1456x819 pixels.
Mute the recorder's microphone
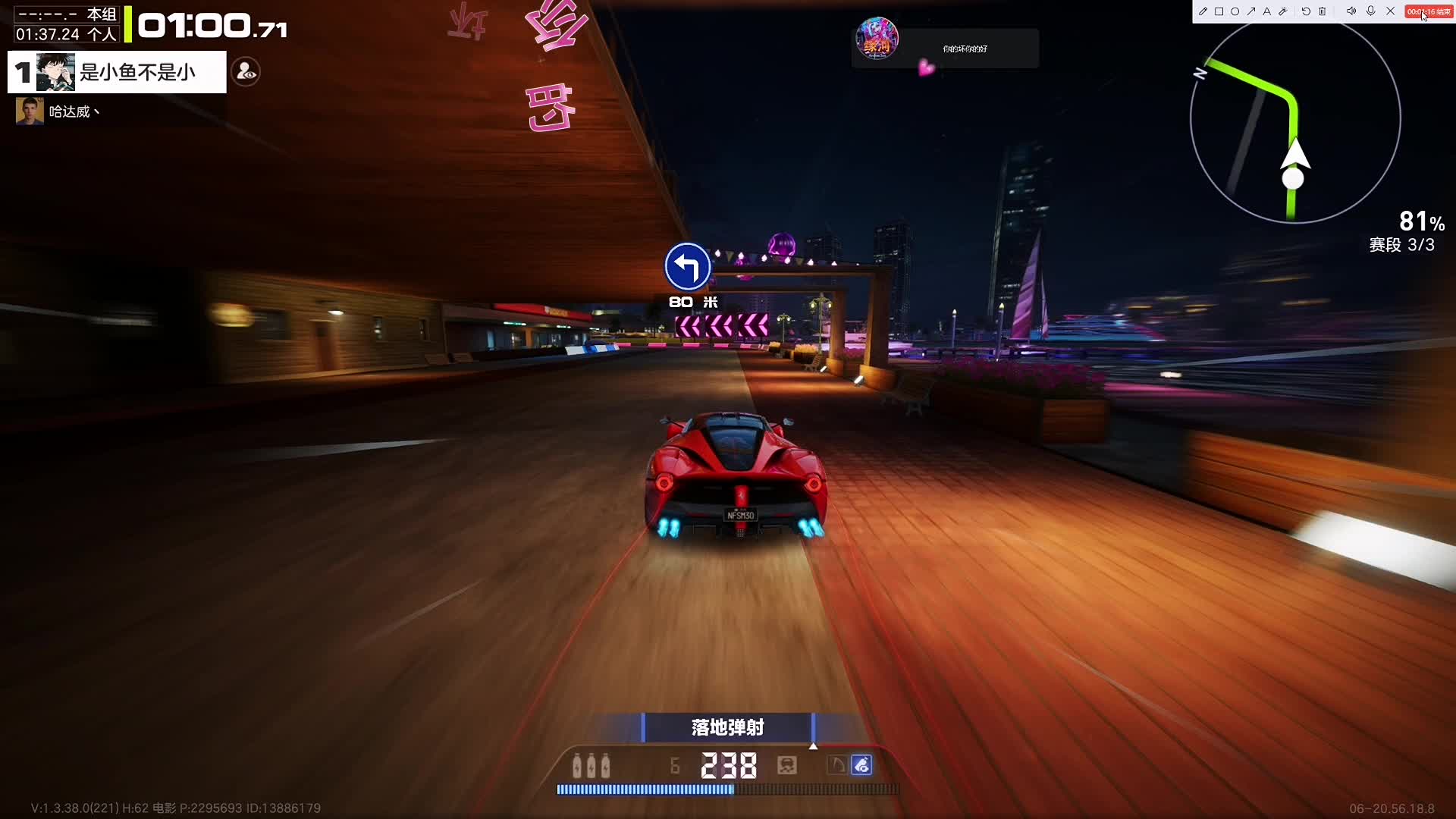1370,11
